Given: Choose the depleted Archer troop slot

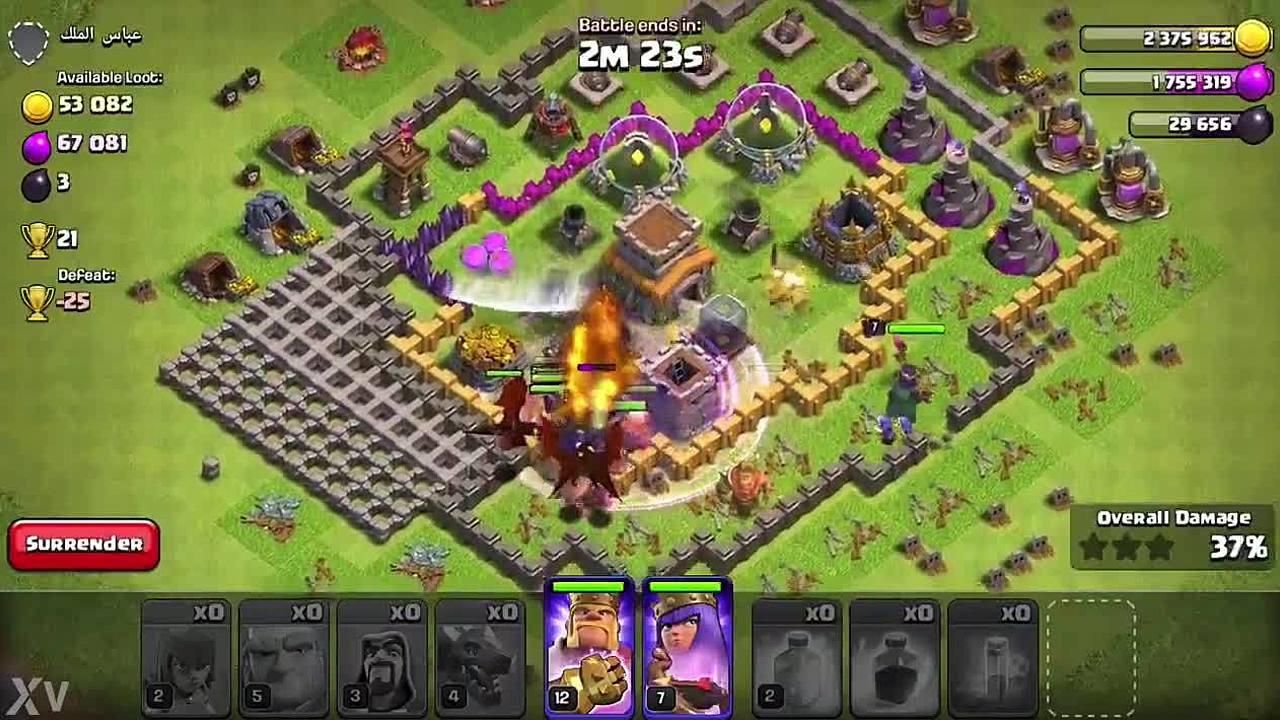Looking at the screenshot, I should [x=185, y=657].
